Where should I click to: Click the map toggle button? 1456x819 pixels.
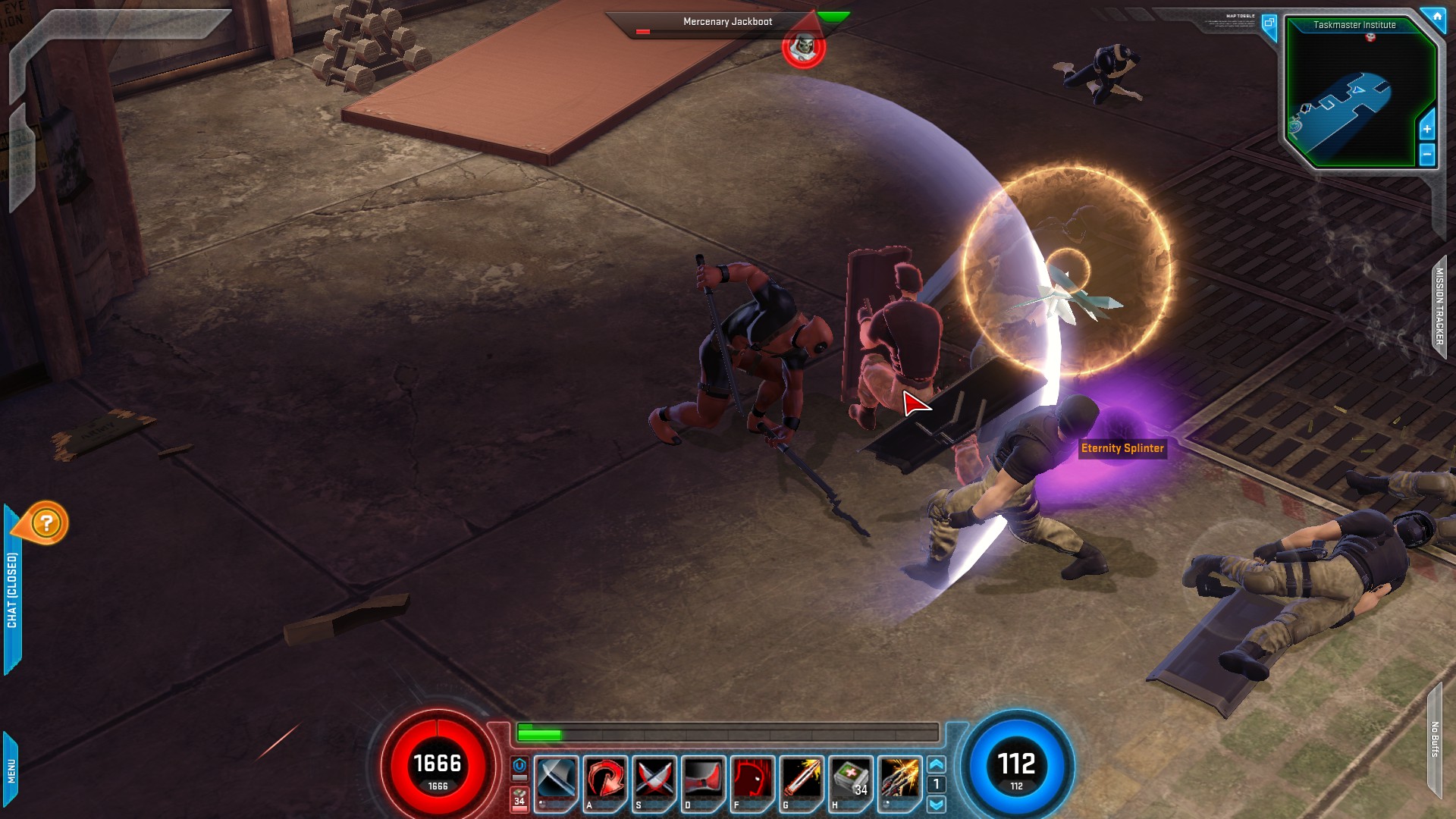pos(1269,24)
